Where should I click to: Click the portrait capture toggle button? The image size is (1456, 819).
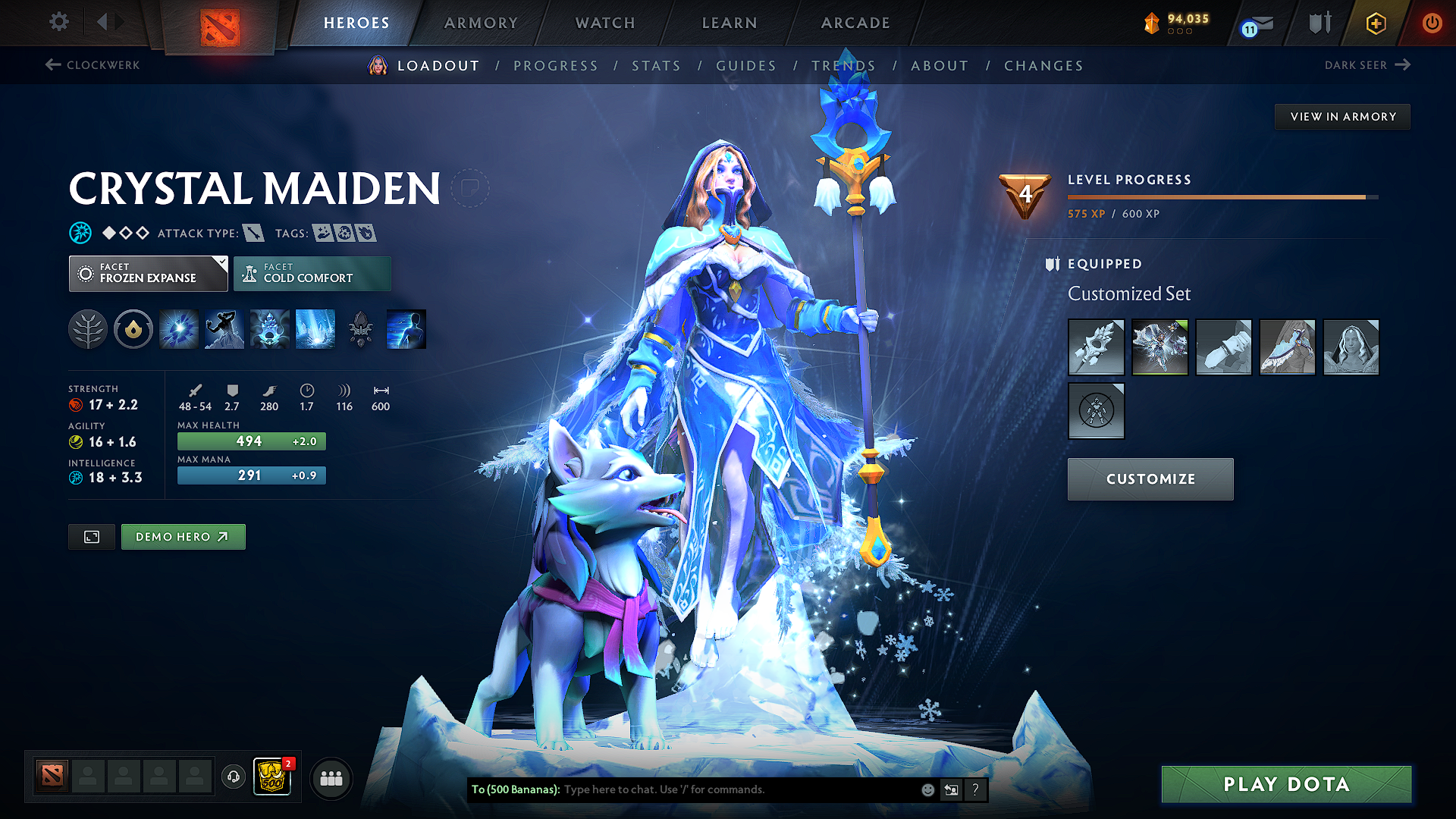(91, 536)
